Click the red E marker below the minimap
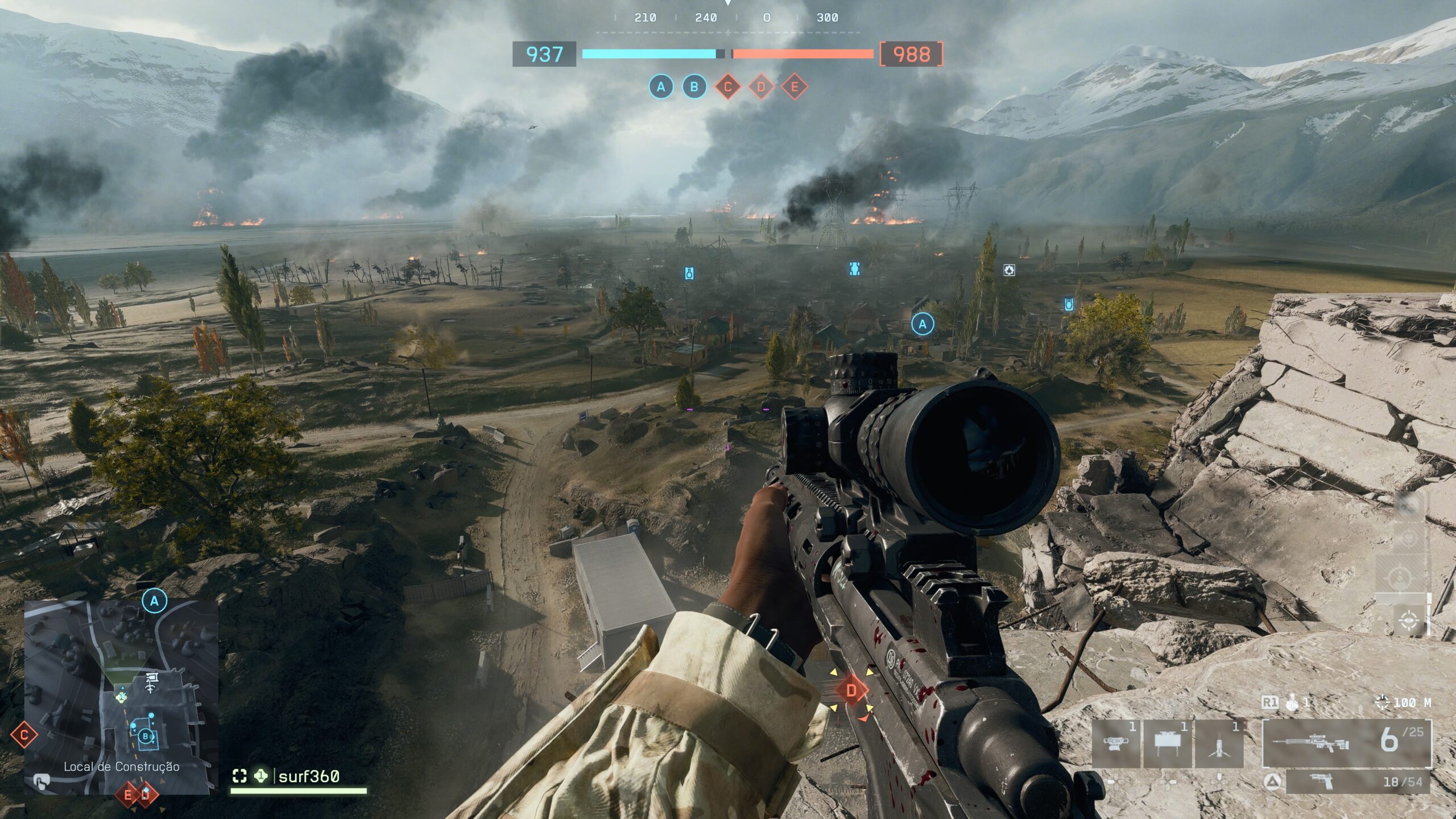 [x=128, y=795]
